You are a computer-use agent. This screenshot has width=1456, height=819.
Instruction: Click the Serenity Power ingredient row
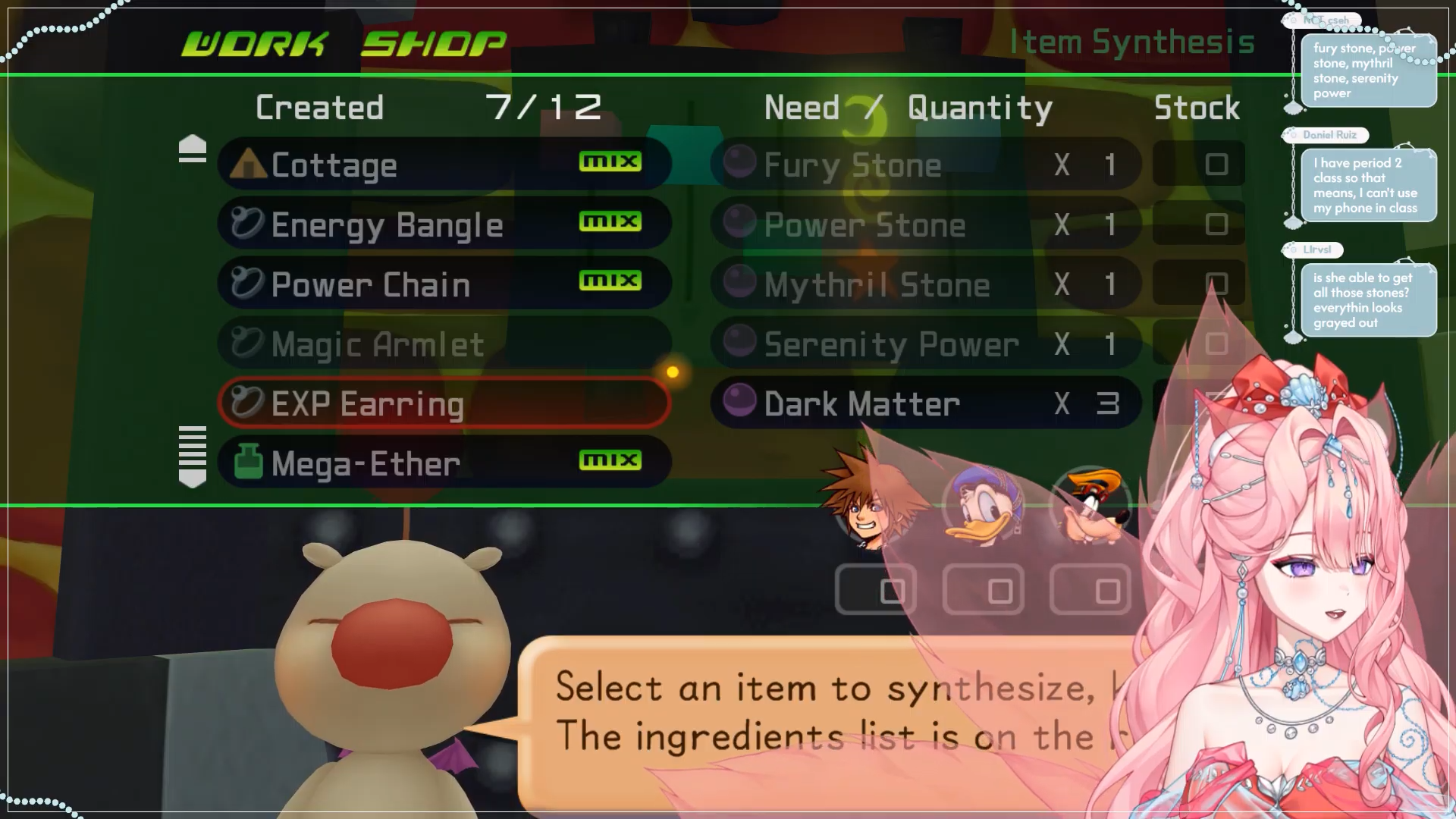tap(925, 344)
